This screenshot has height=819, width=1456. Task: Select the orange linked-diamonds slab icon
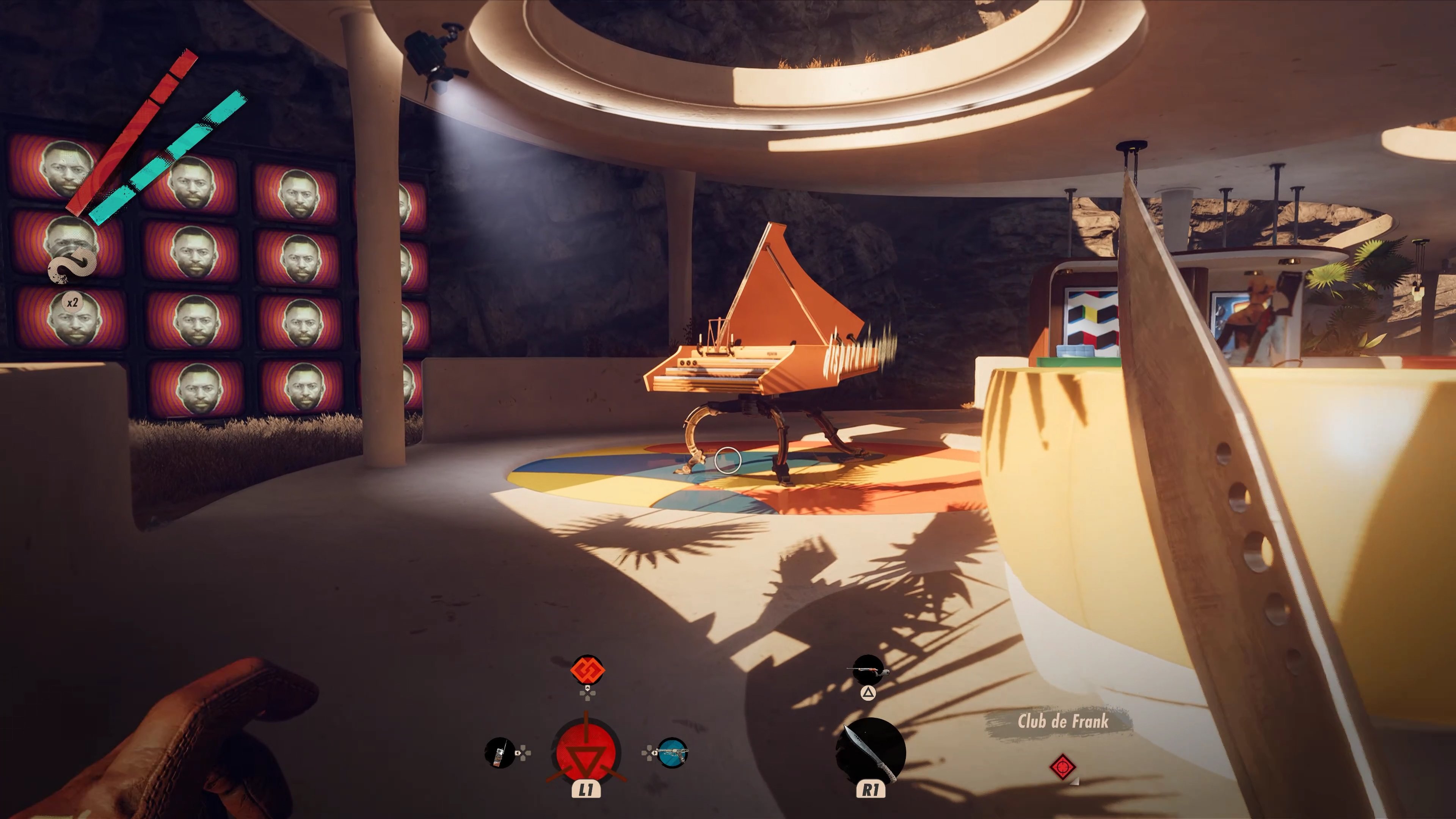tap(587, 670)
